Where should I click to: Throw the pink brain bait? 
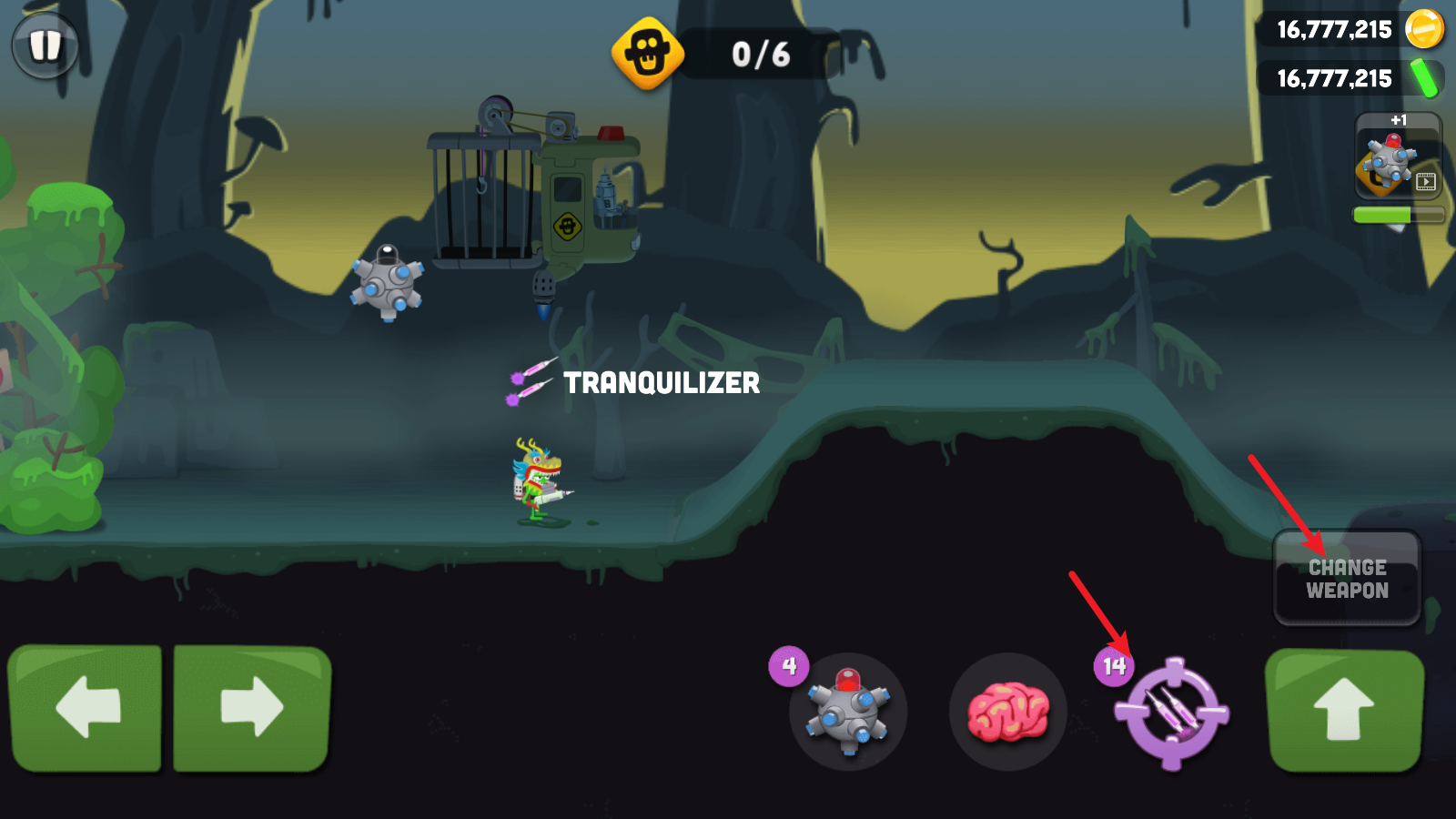pyautogui.click(x=1007, y=712)
